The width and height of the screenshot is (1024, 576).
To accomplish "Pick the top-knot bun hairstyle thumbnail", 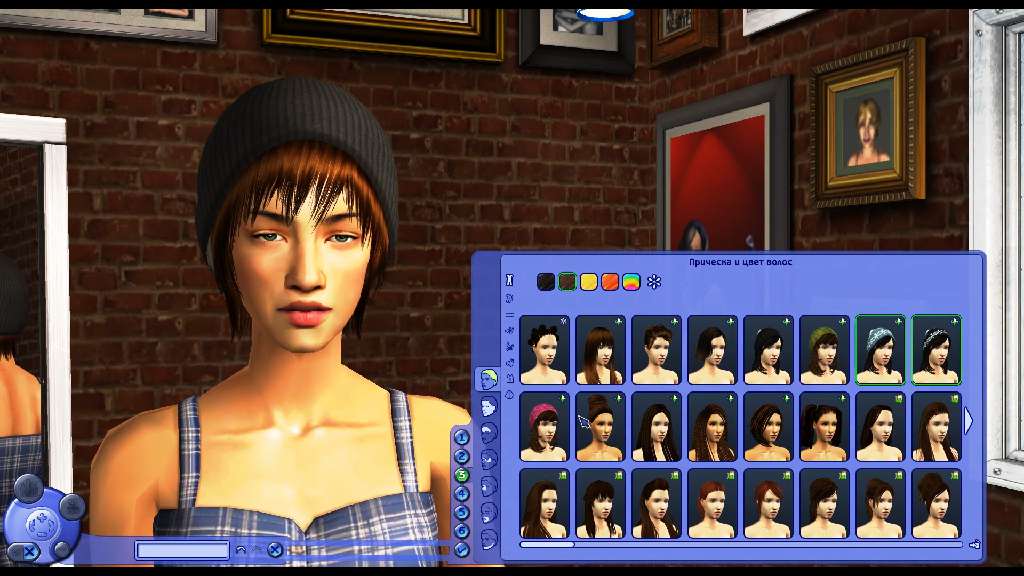I will click(600, 426).
